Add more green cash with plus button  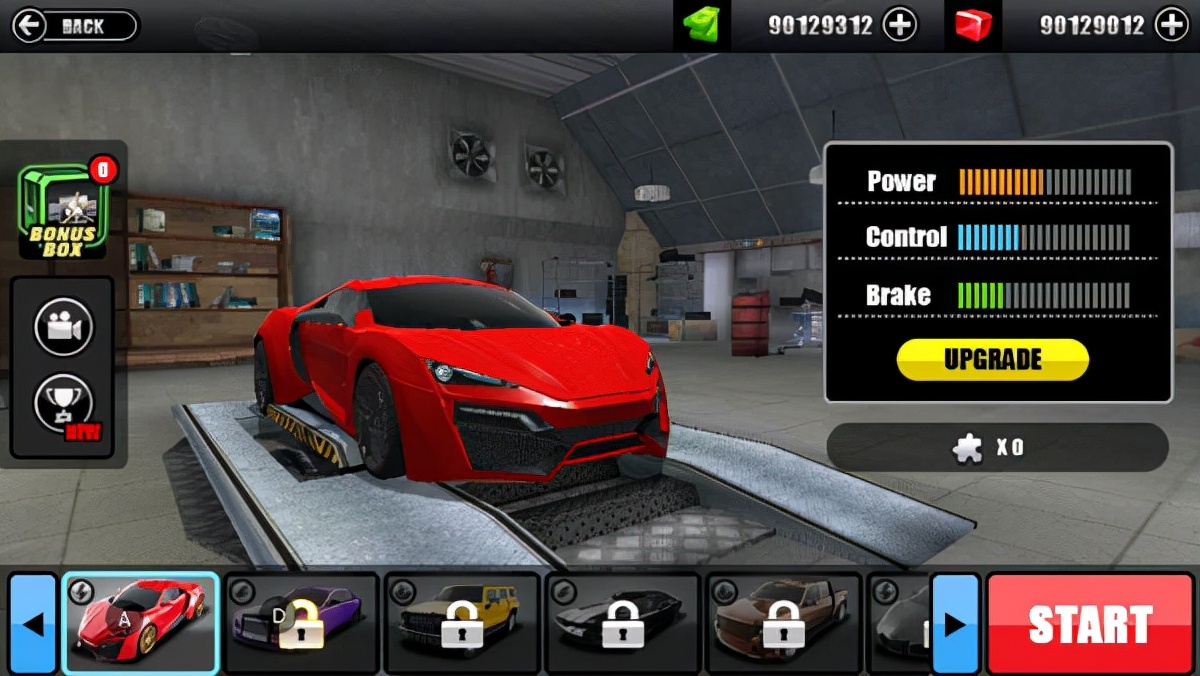(x=900, y=26)
